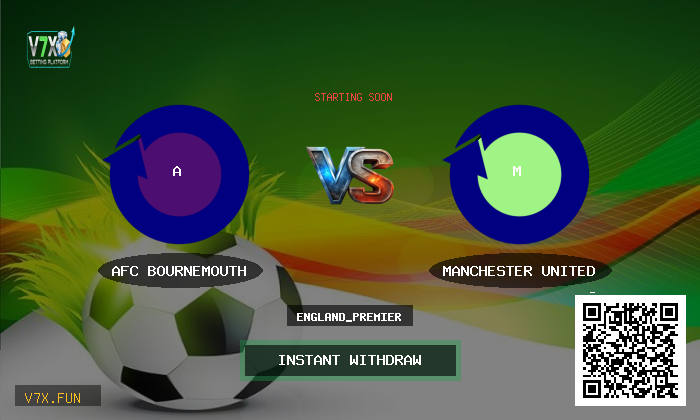
Task: Click the Manchester United circular badge
Action: click(x=517, y=172)
